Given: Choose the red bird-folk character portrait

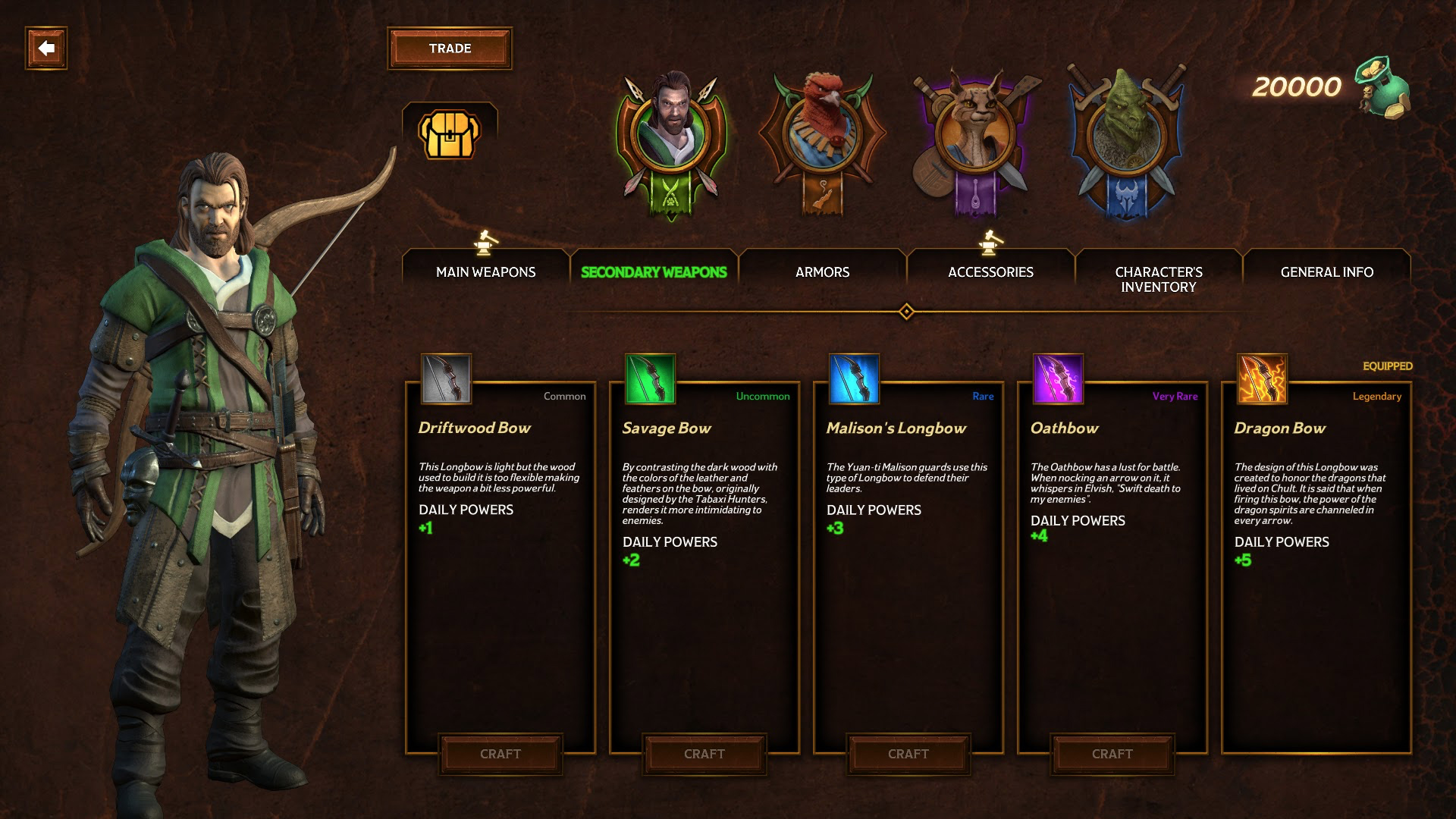Looking at the screenshot, I should pyautogui.click(x=822, y=136).
